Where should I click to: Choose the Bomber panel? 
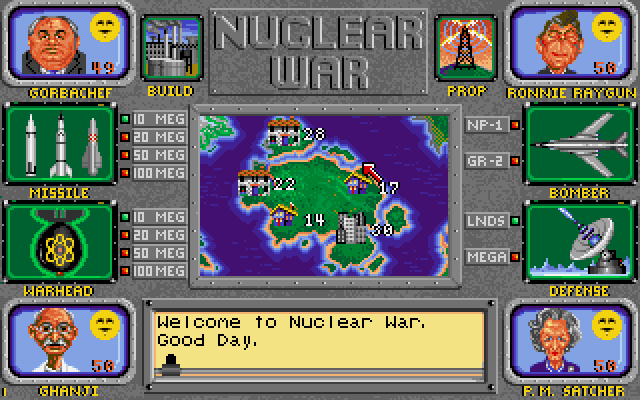pos(578,145)
